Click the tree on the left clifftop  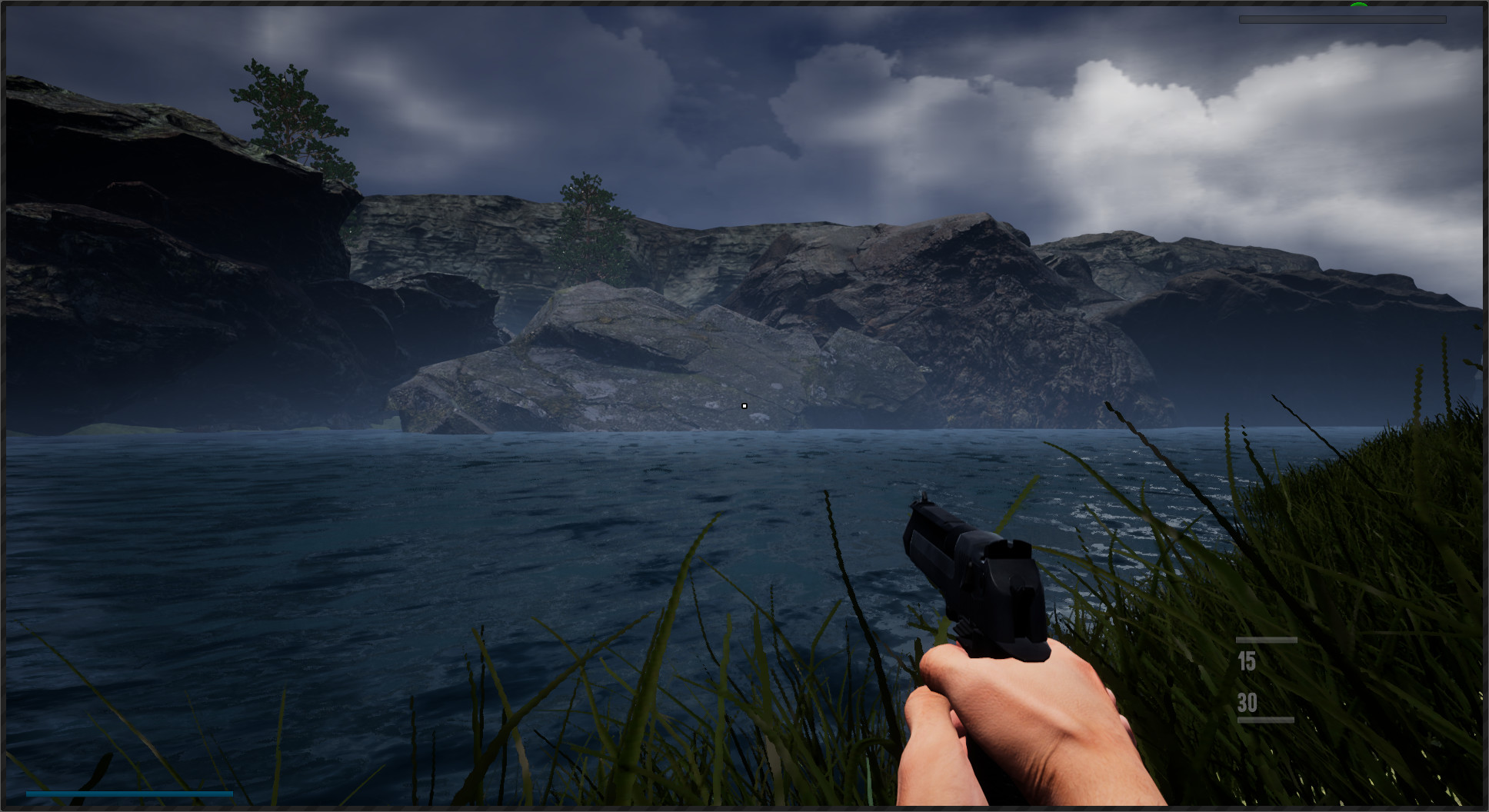click(285, 108)
